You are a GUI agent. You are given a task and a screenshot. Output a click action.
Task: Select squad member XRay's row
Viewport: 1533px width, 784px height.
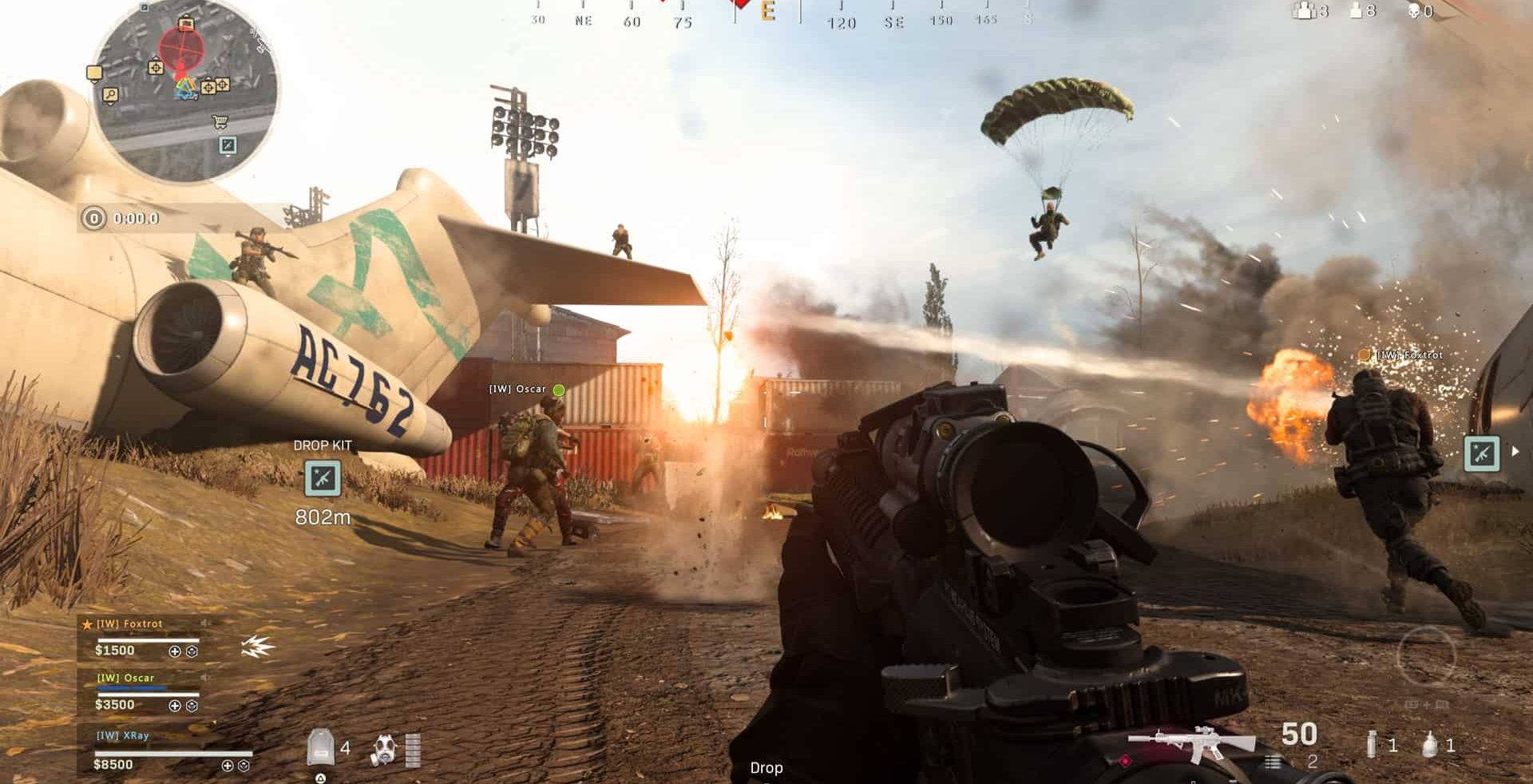[164, 750]
